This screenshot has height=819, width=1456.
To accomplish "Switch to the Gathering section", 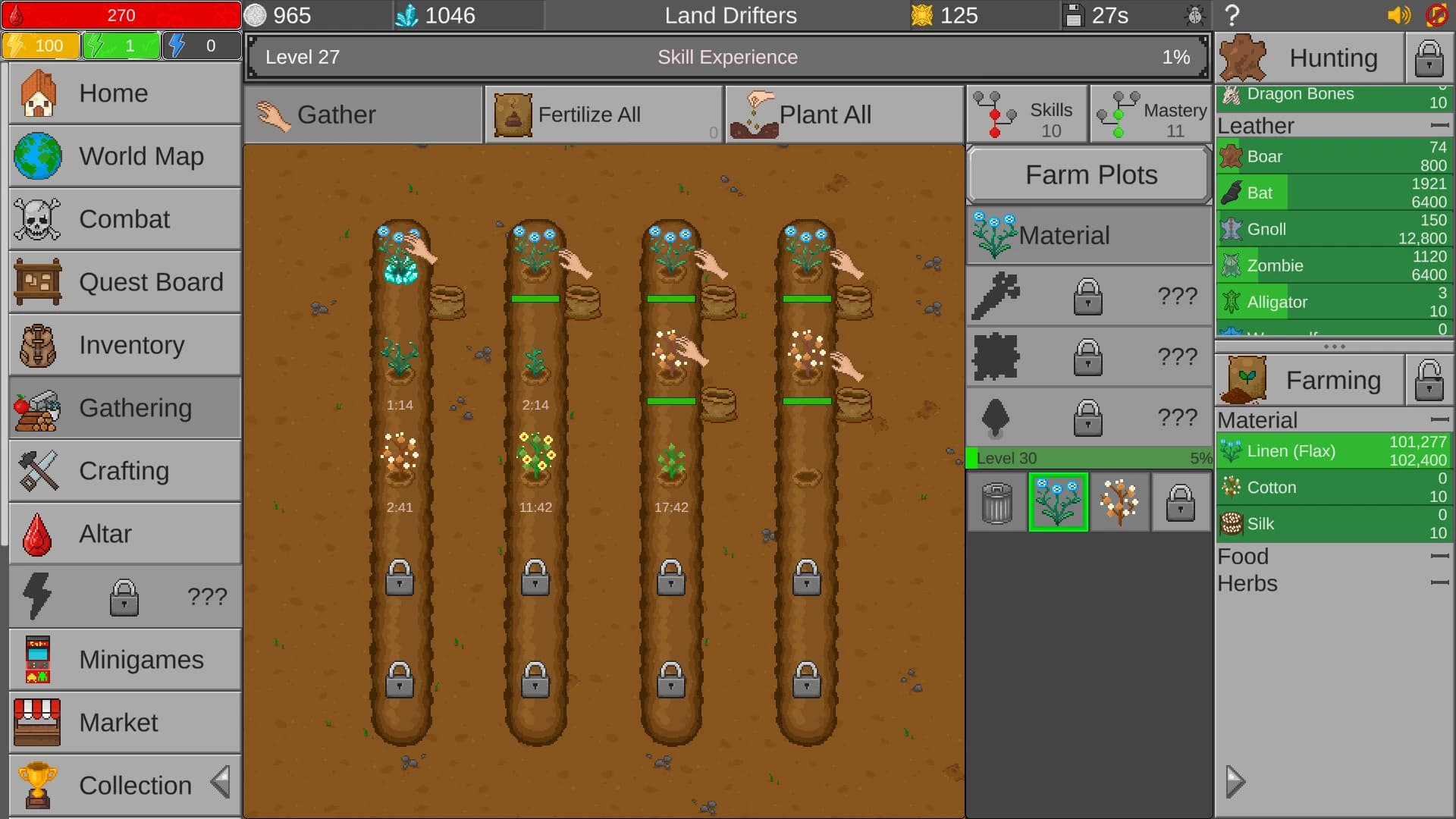I will [x=124, y=407].
